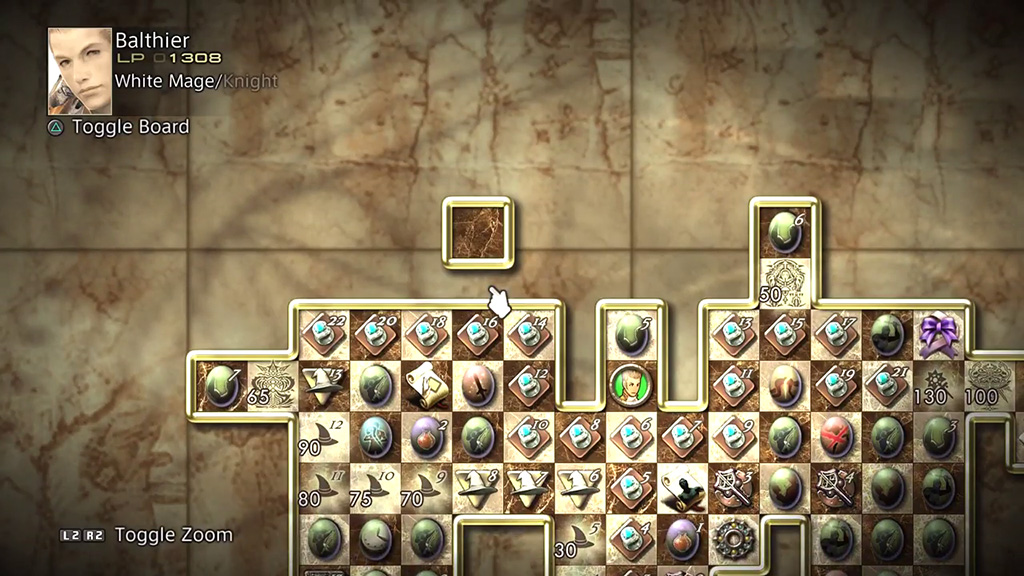Pick the 100 LP license tile
This screenshot has height=576, width=1024.
point(991,385)
